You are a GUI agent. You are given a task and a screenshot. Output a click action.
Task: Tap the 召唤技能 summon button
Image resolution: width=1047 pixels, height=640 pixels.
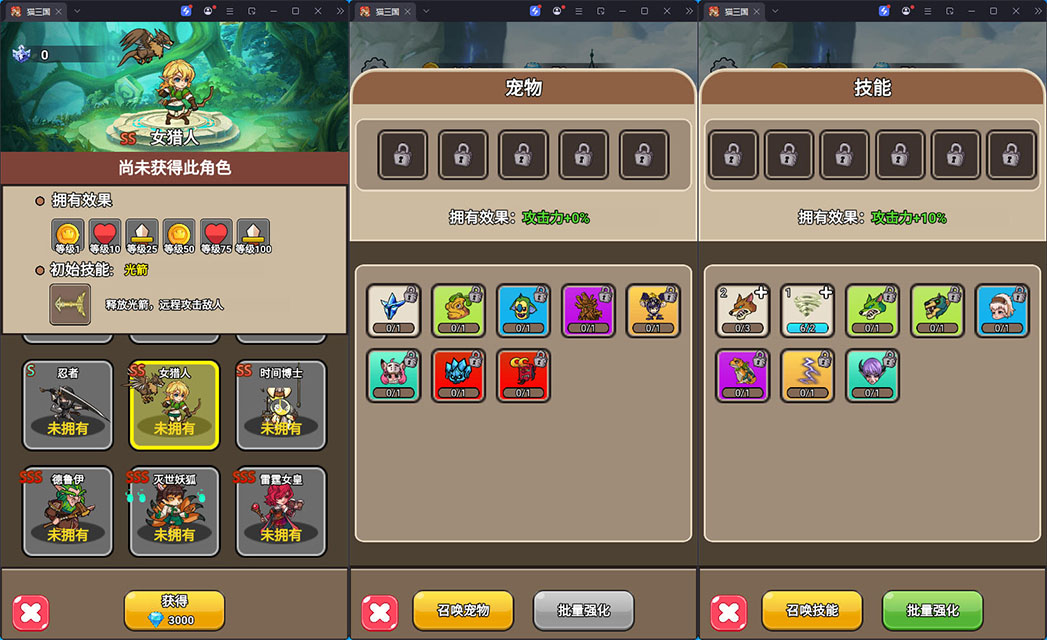coord(812,610)
